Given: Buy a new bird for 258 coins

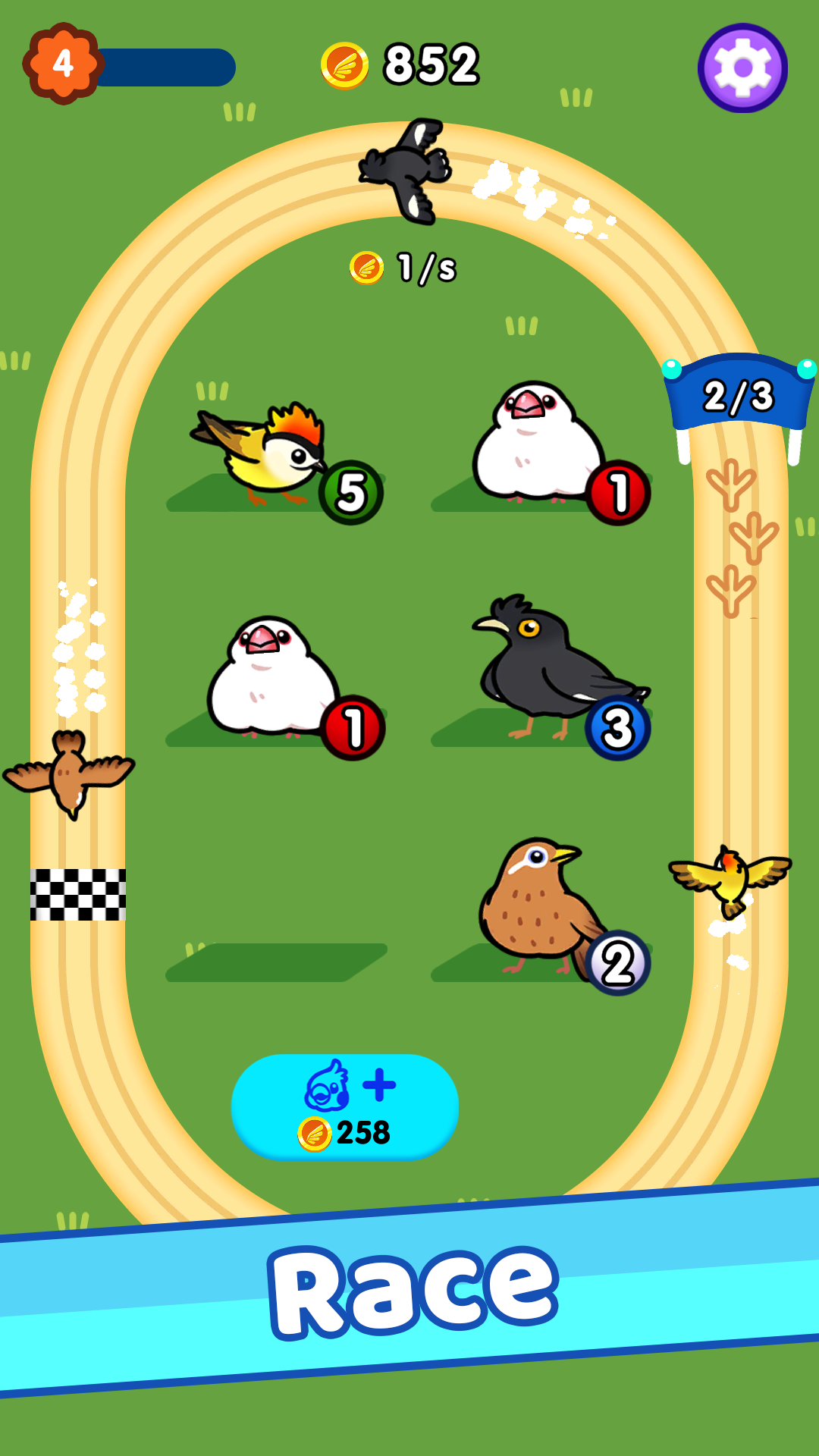Looking at the screenshot, I should tap(344, 1106).
